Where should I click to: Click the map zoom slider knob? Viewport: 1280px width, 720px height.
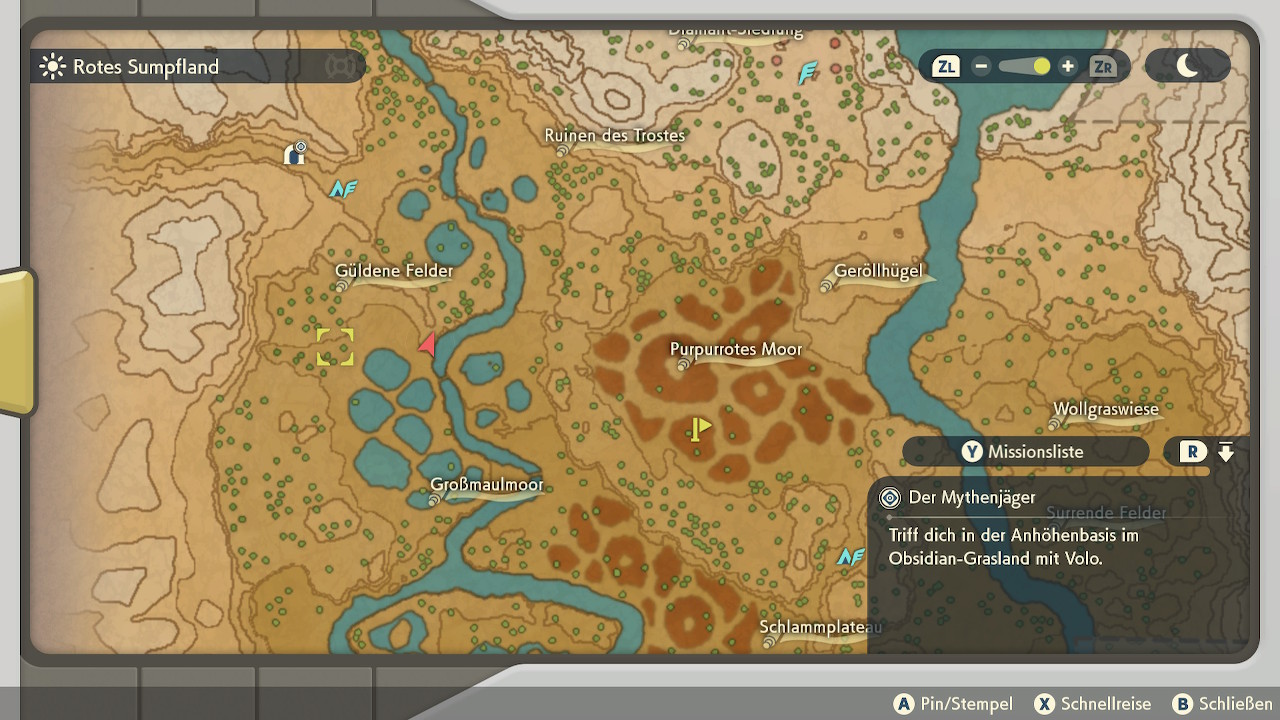[x=1042, y=67]
